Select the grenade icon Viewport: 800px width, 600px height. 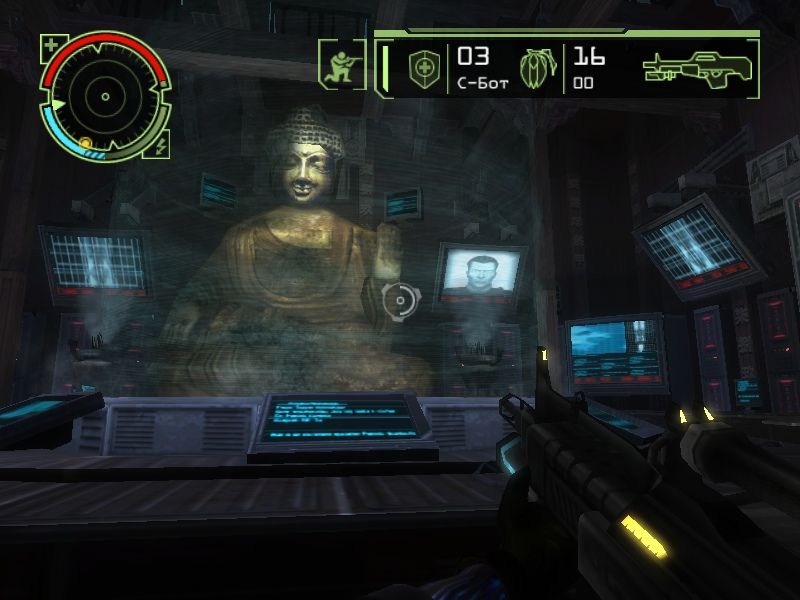pyautogui.click(x=536, y=68)
